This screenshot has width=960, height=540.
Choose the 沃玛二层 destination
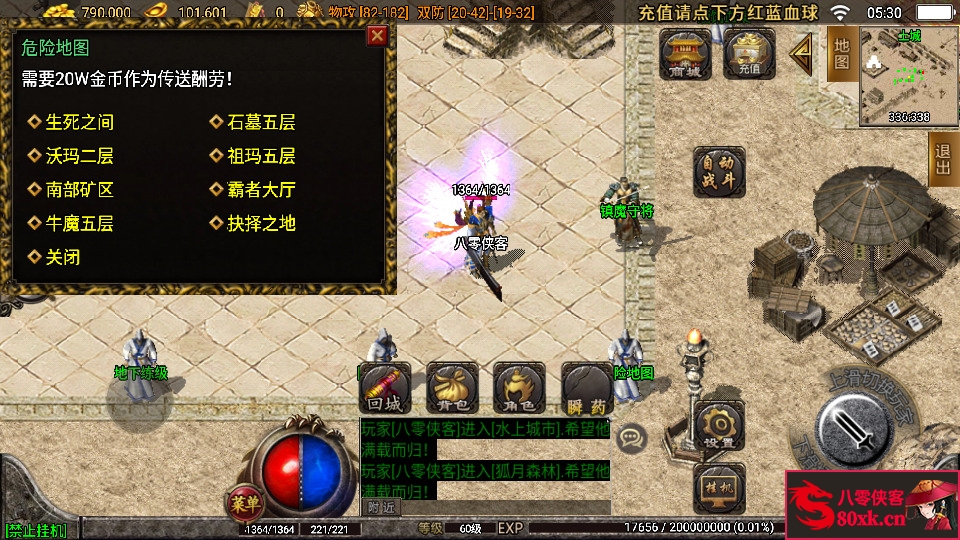(x=79, y=156)
